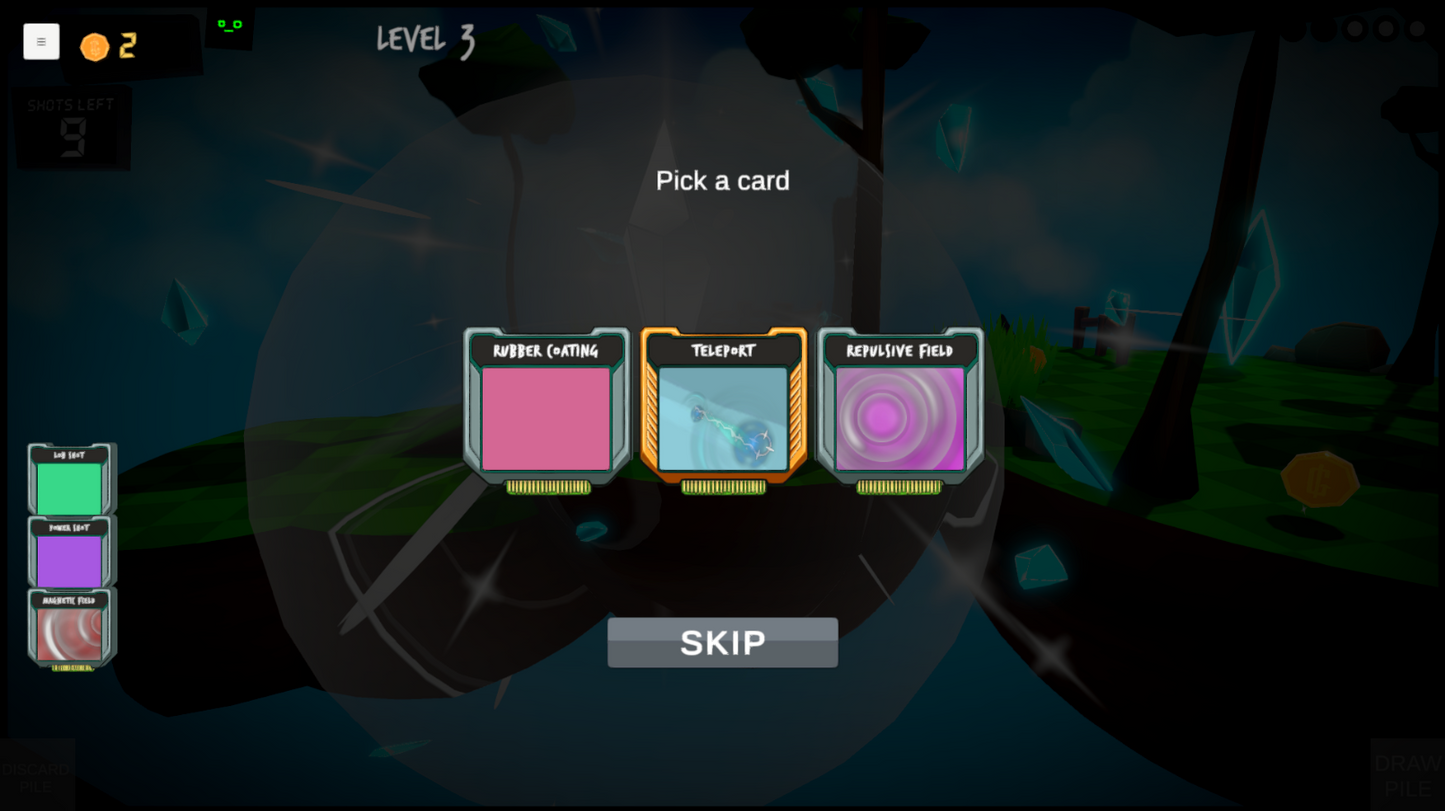Click the coin counter icon
The width and height of the screenshot is (1445, 811).
click(95, 46)
